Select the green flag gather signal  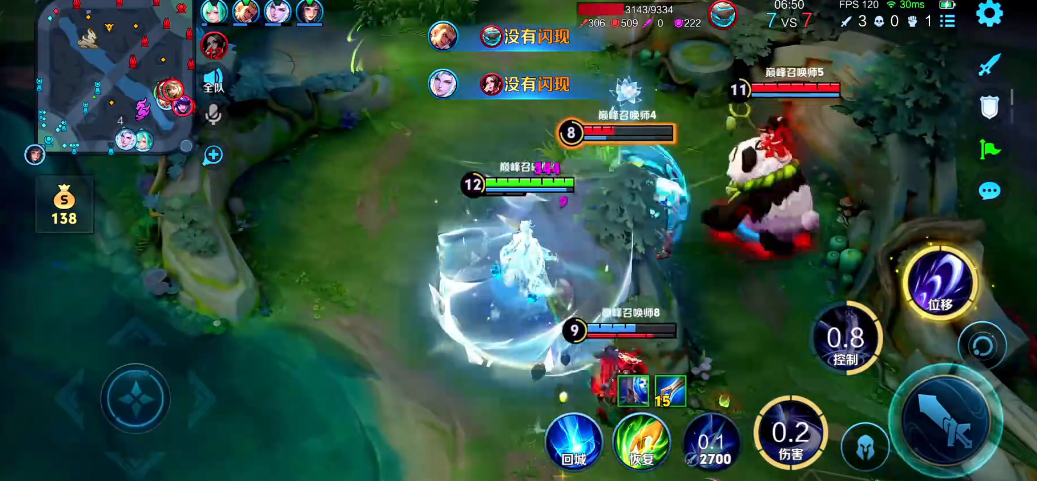point(989,149)
